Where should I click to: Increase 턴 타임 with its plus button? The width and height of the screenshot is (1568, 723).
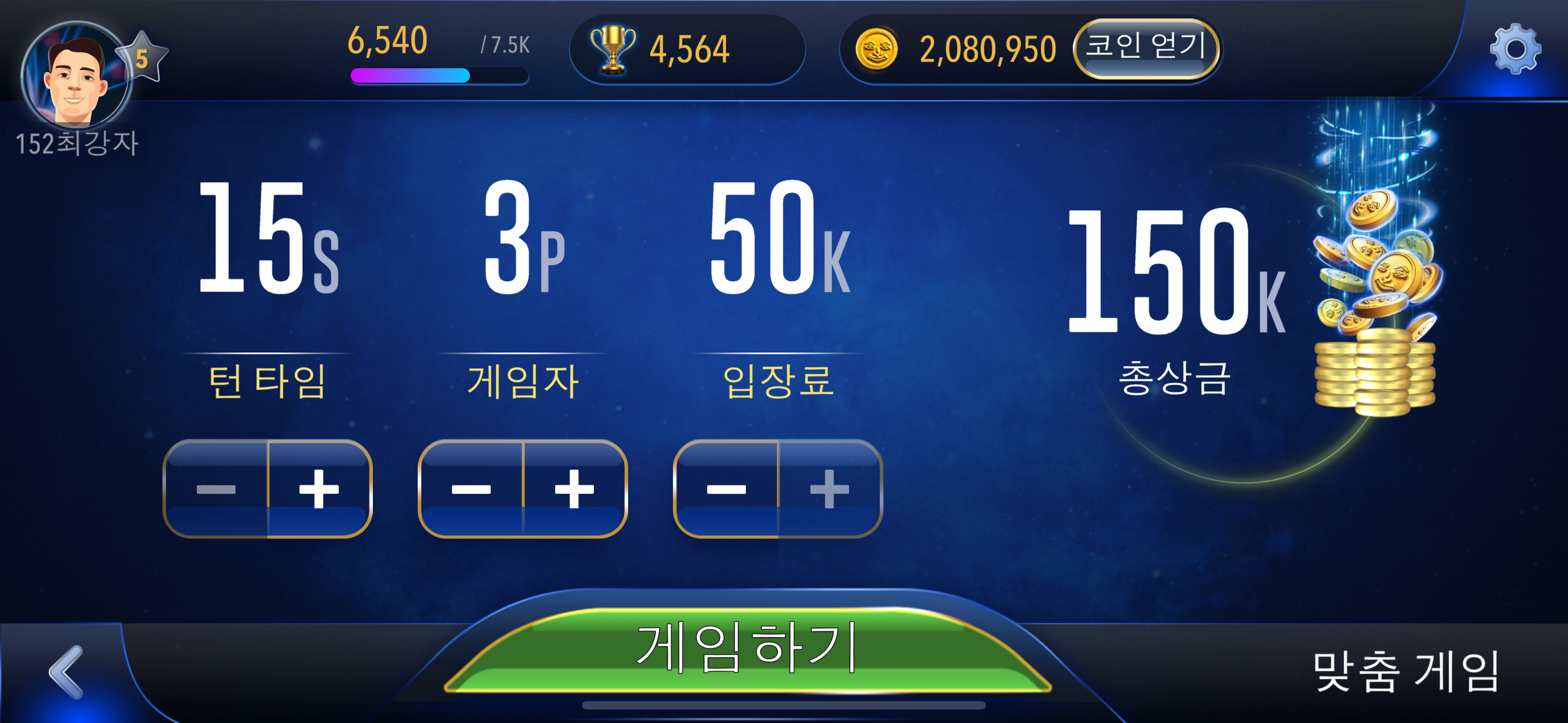(320, 488)
